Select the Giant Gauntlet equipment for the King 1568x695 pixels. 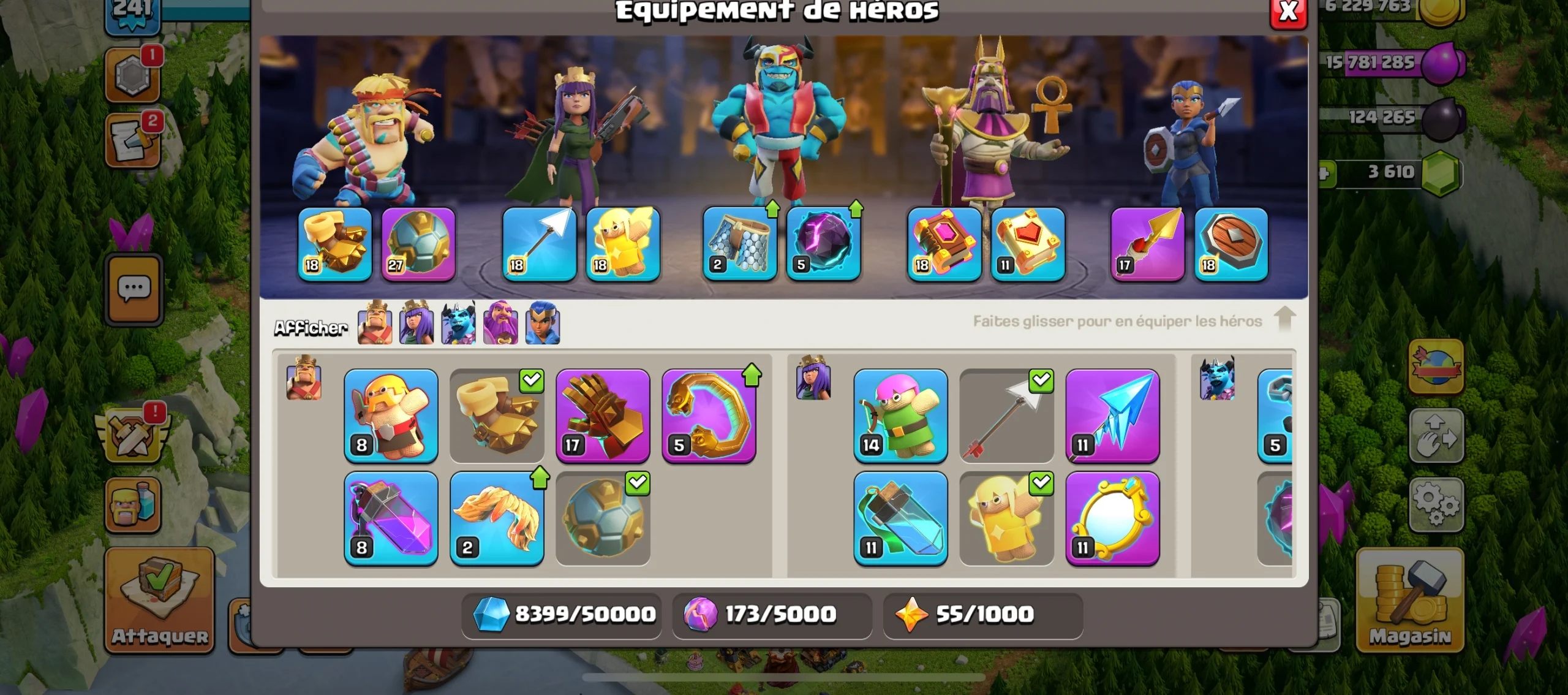point(603,417)
